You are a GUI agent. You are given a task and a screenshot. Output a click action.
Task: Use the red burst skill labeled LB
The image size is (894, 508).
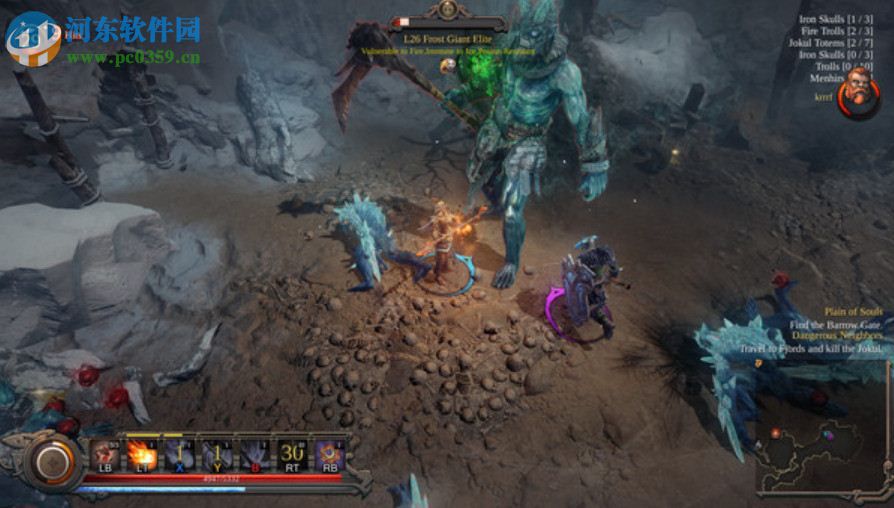(105, 455)
